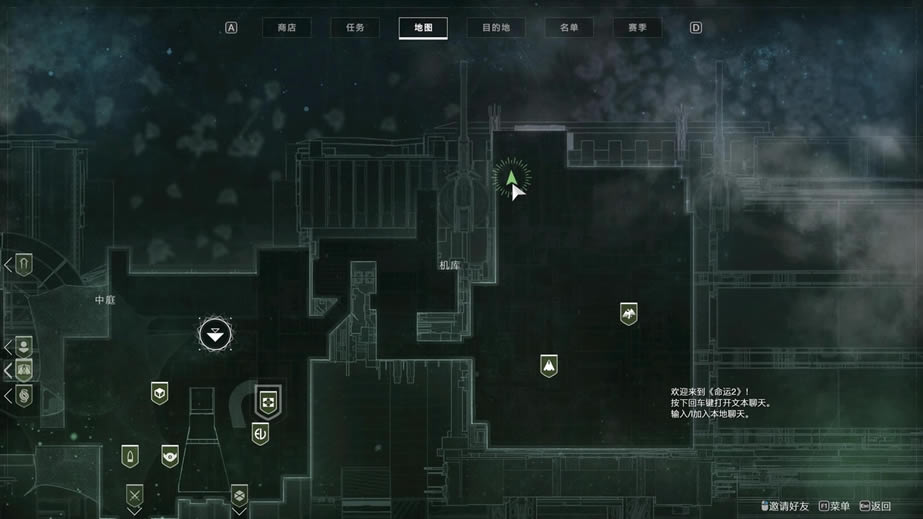Open the 名单 roster tab
Screen dimensions: 923x519
click(x=569, y=28)
